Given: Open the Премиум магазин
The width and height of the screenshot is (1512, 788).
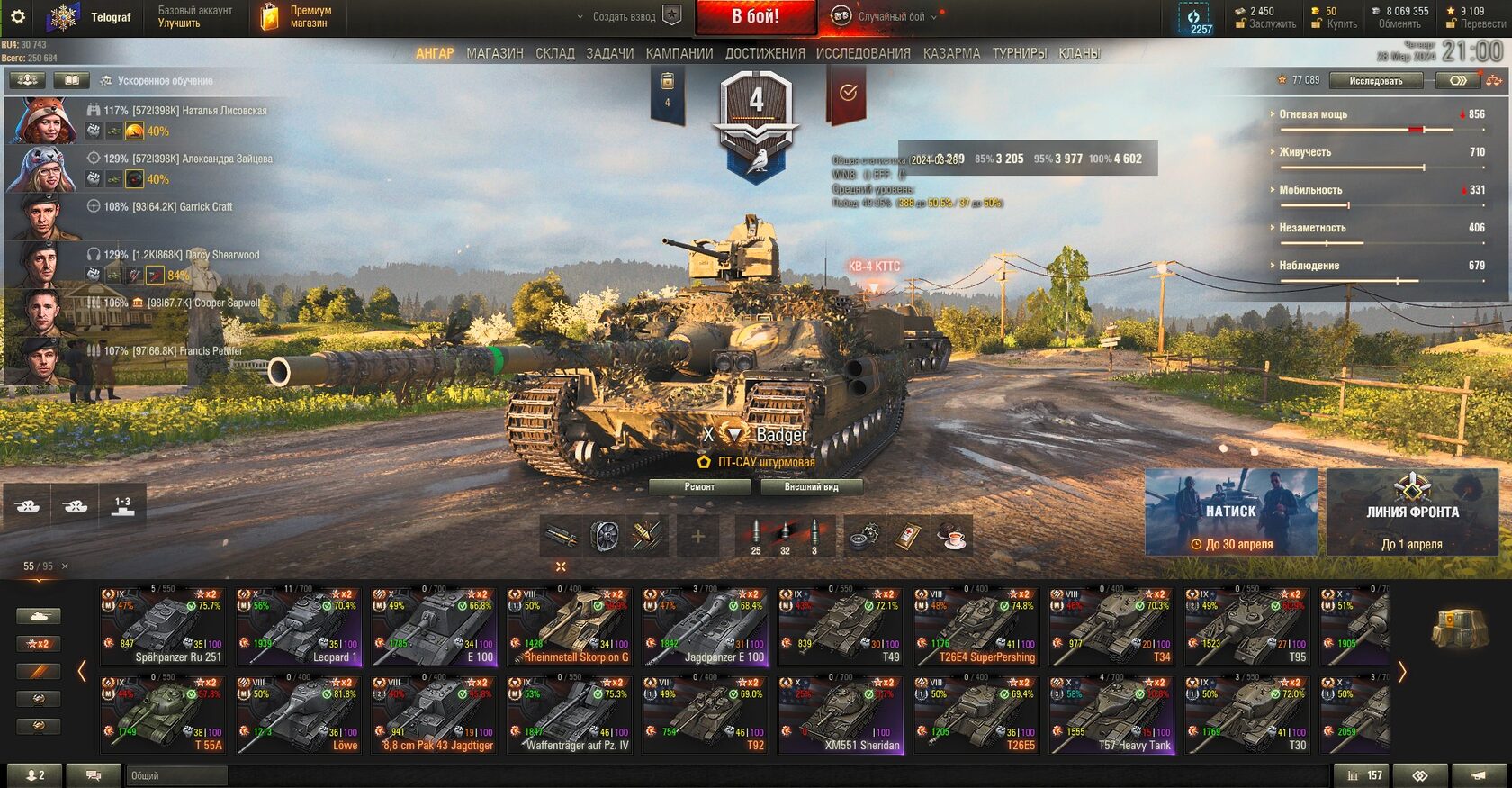Looking at the screenshot, I should click(x=296, y=17).
